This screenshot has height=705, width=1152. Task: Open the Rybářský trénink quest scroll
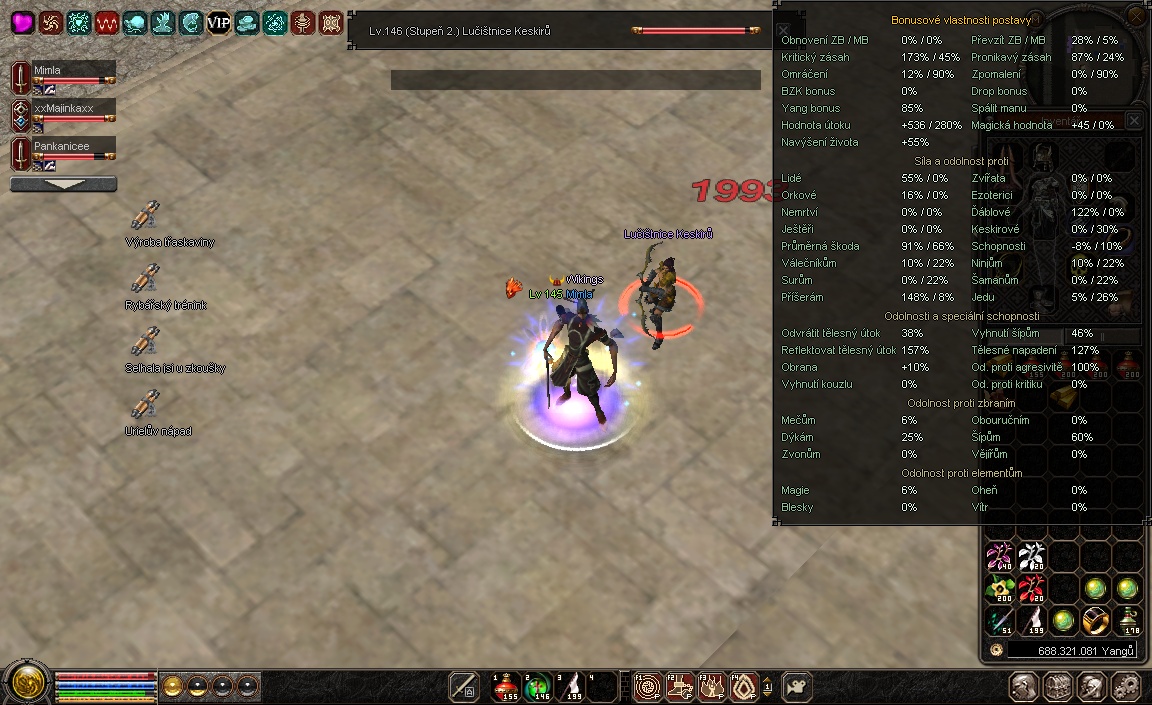(x=146, y=278)
